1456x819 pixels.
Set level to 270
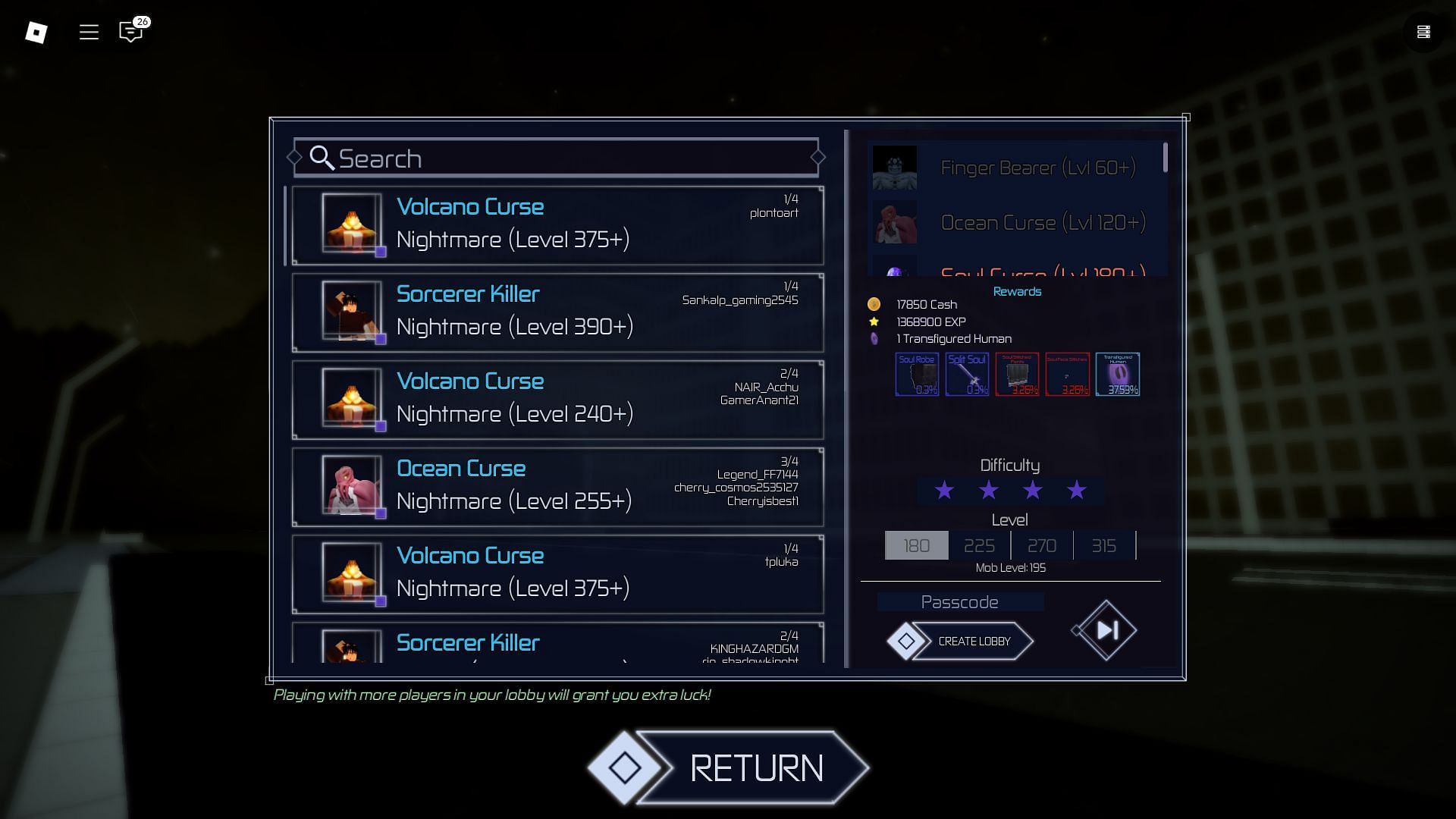(1042, 545)
